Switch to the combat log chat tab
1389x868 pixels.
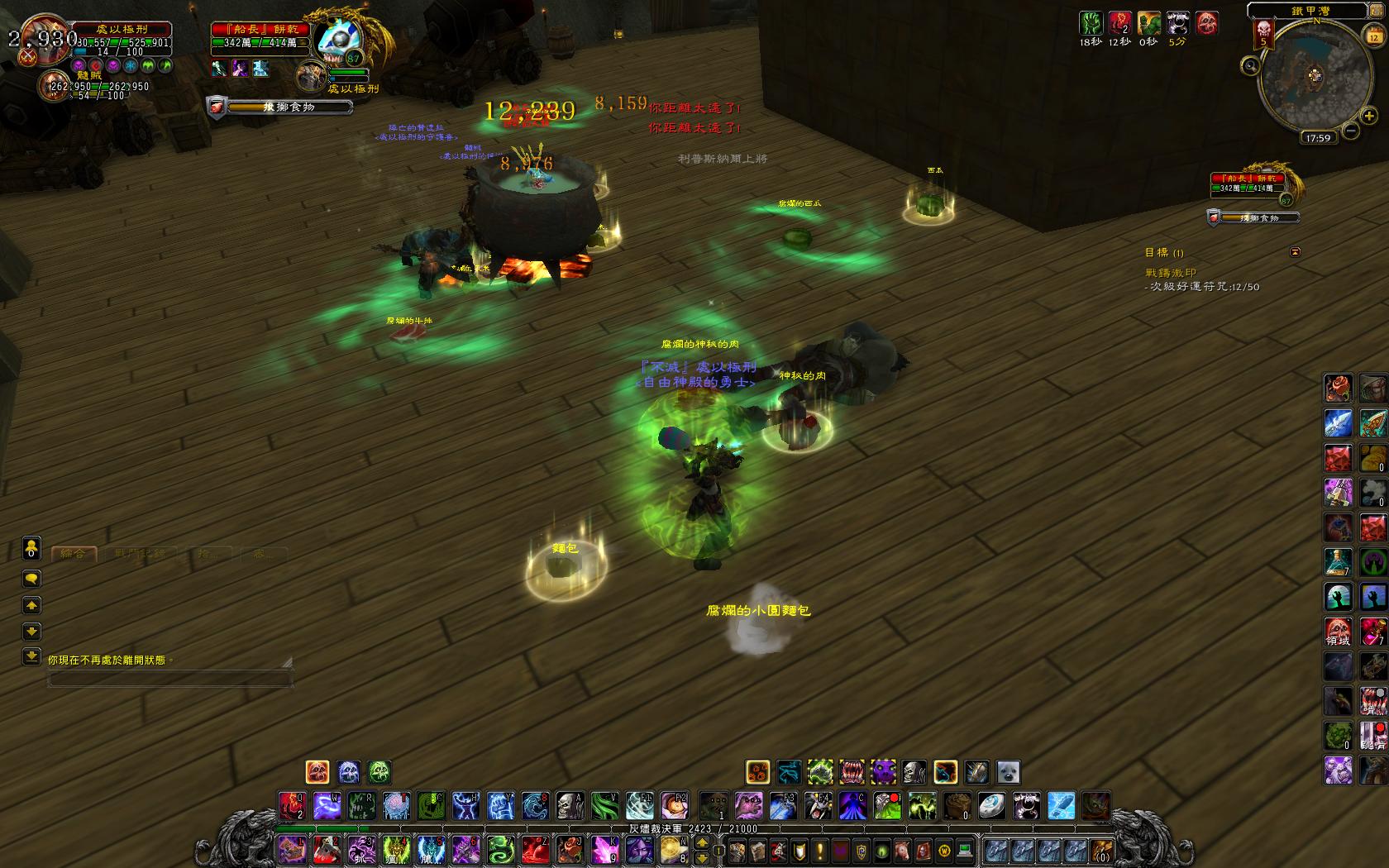pos(141,553)
